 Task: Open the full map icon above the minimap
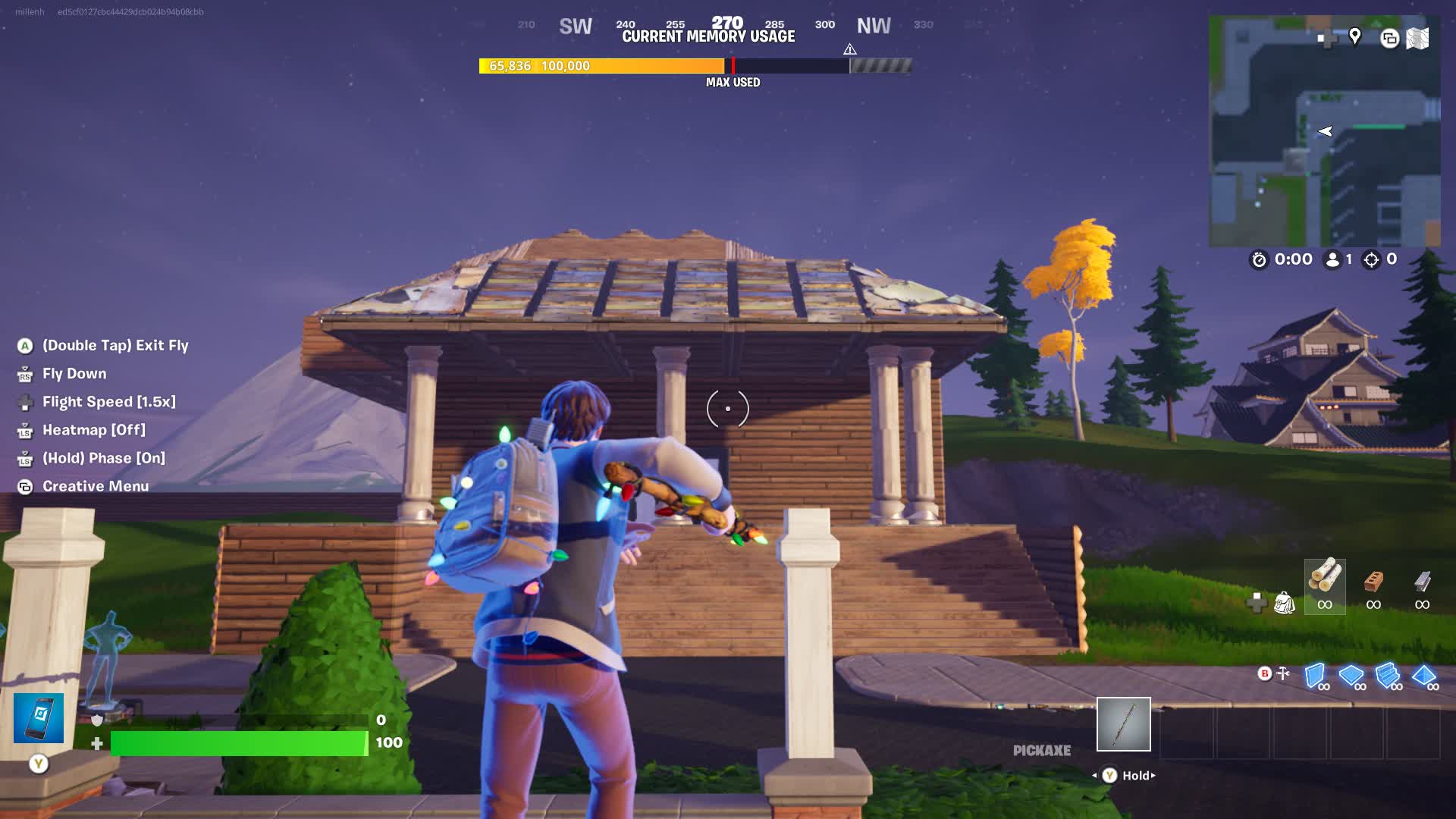(1417, 38)
